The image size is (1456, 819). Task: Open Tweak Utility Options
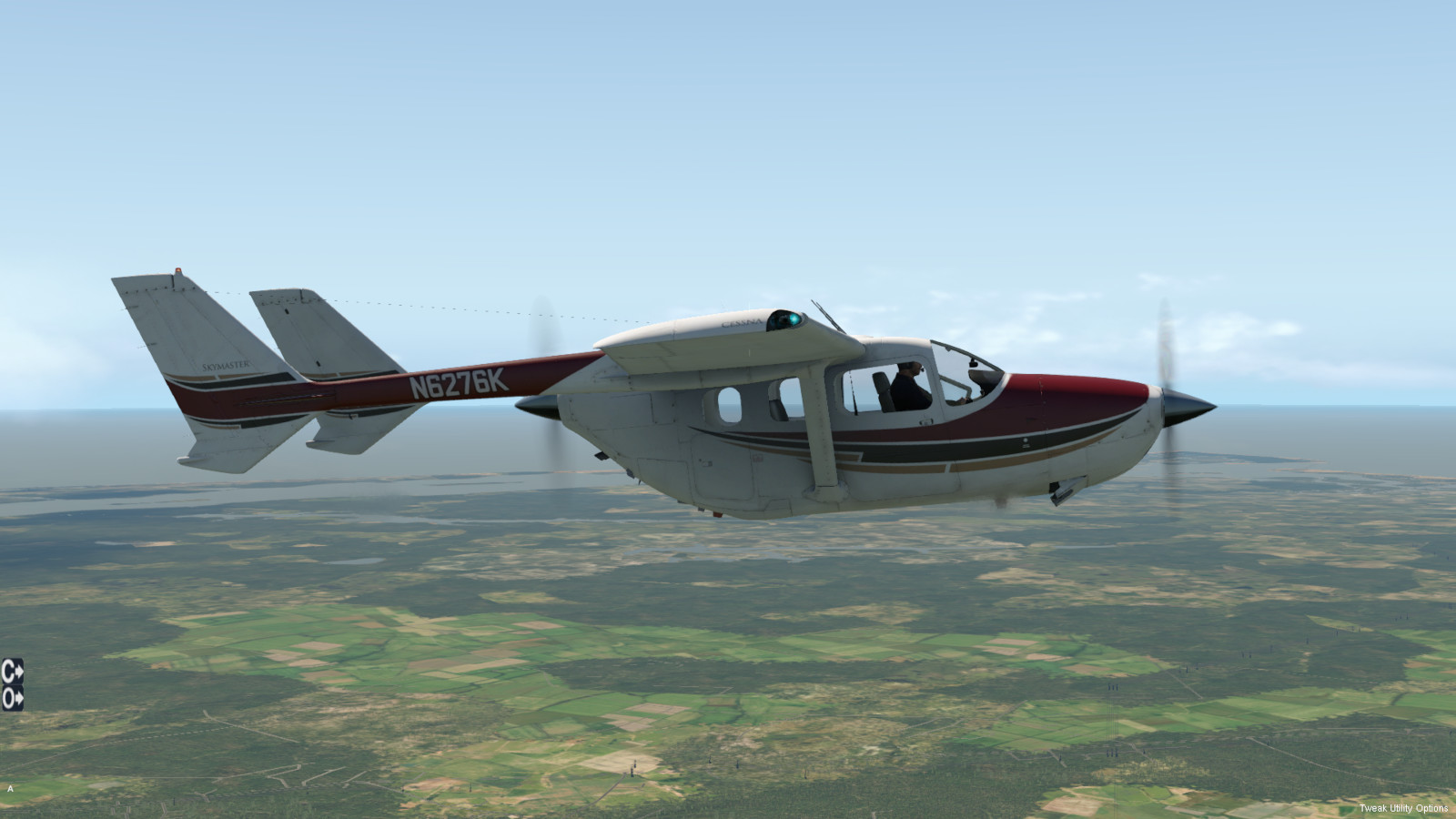click(x=1403, y=808)
